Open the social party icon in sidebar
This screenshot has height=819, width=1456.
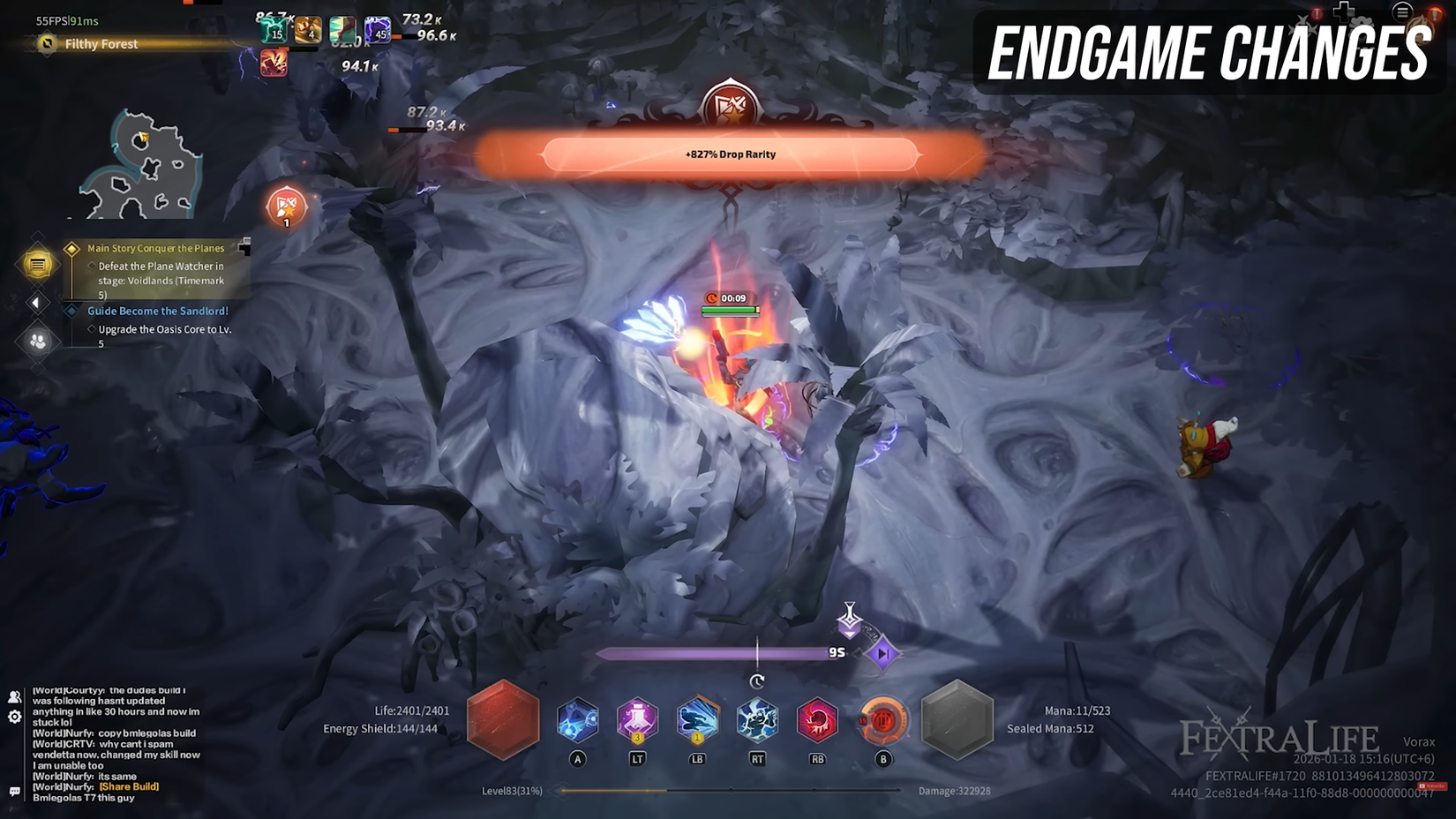tap(37, 339)
